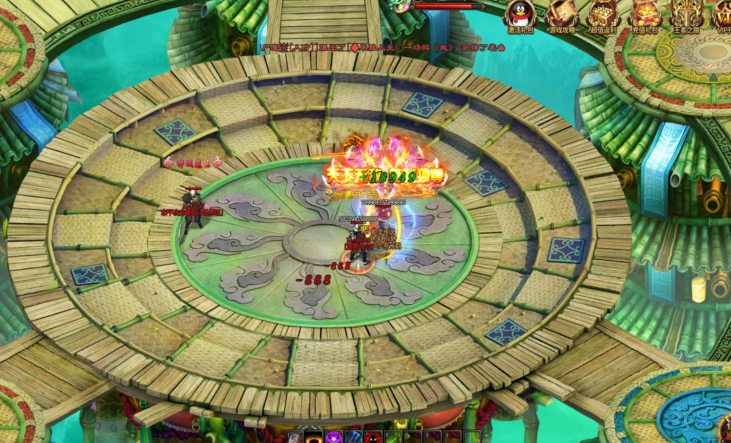
Task: Activate the orange fire ring skill
Action: click(314, 437)
